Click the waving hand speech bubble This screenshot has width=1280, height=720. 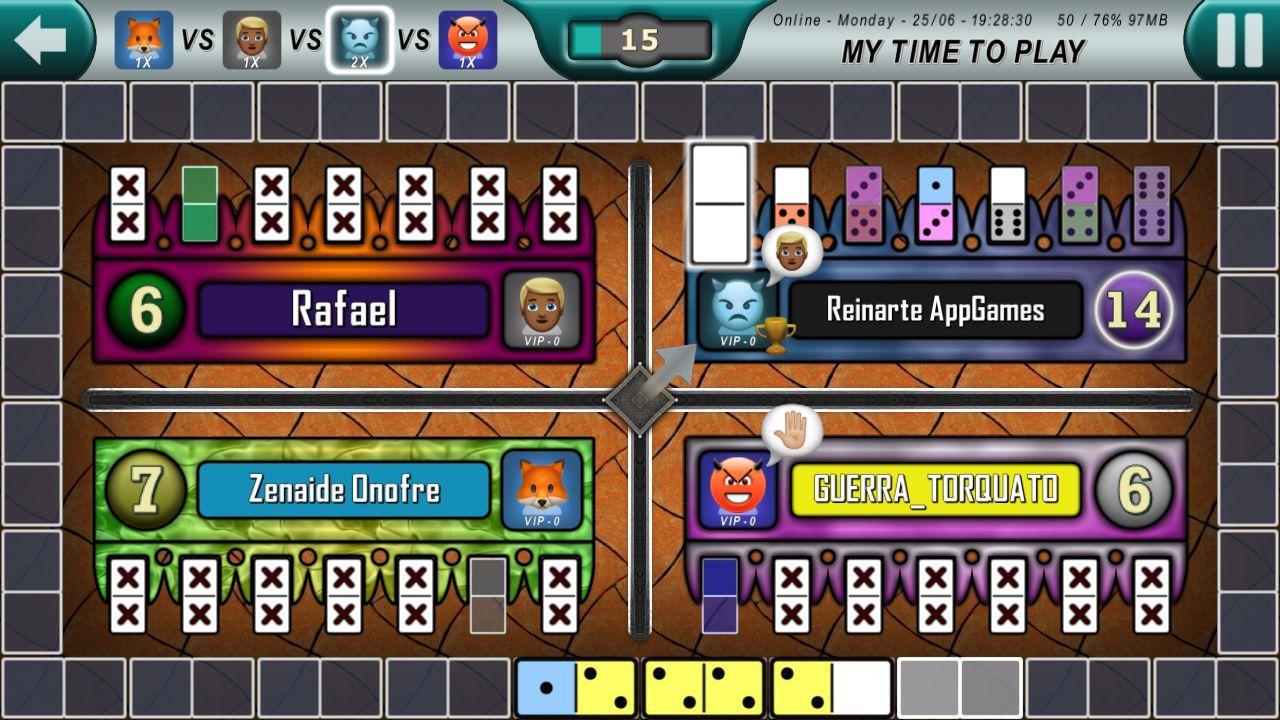coord(790,428)
